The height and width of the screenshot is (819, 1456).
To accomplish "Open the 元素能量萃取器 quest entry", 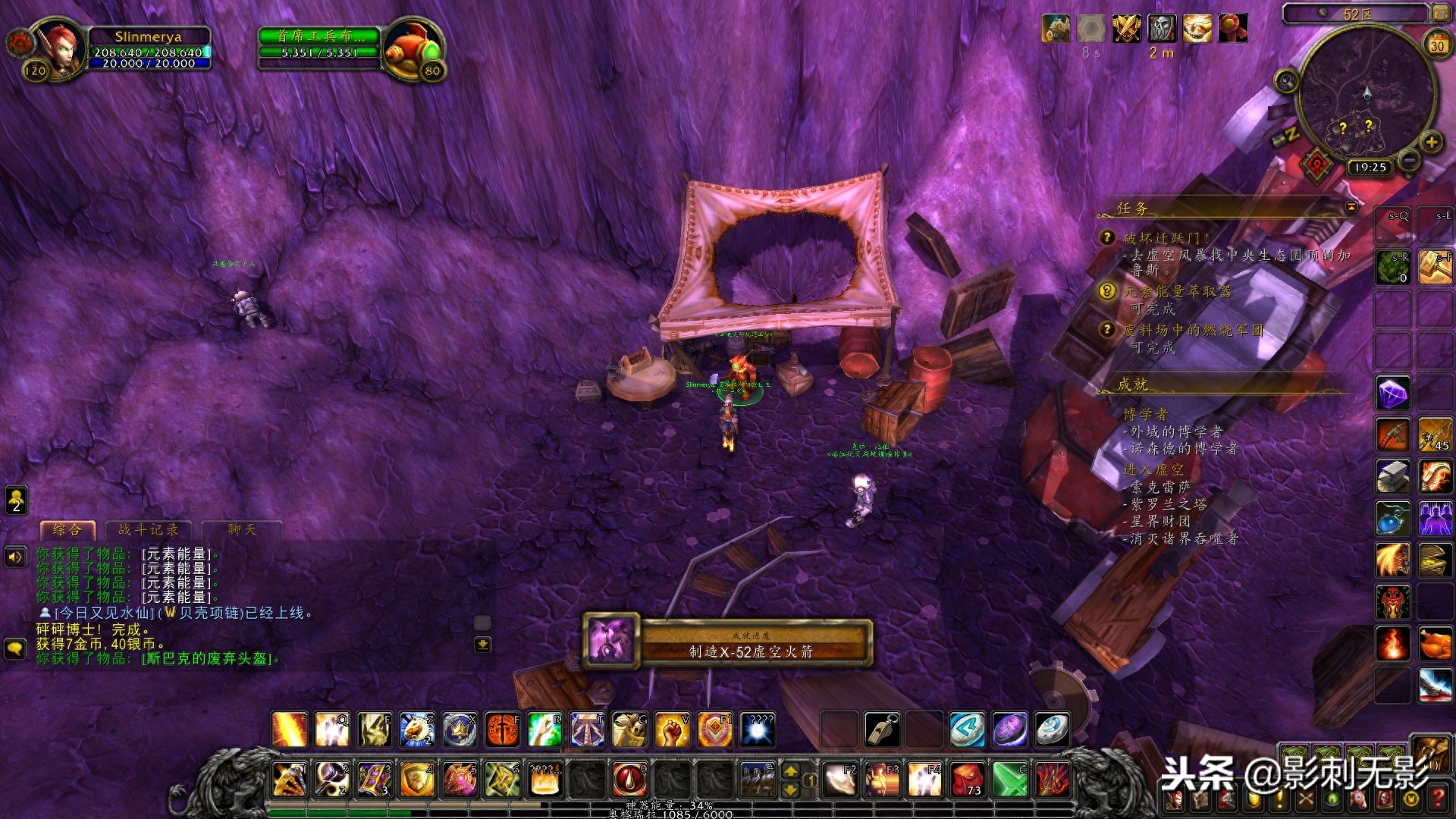I will 1177,292.
